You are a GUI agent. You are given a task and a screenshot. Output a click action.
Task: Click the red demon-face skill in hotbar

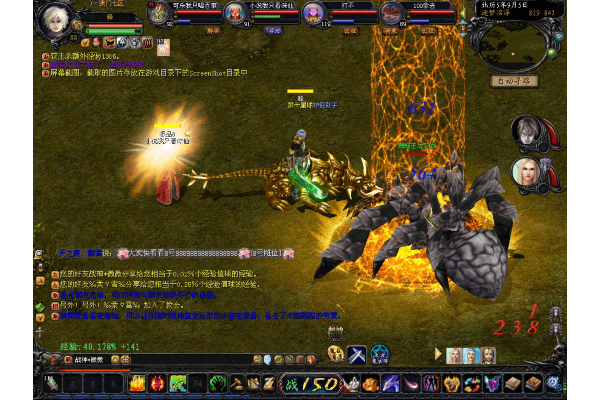(157, 382)
